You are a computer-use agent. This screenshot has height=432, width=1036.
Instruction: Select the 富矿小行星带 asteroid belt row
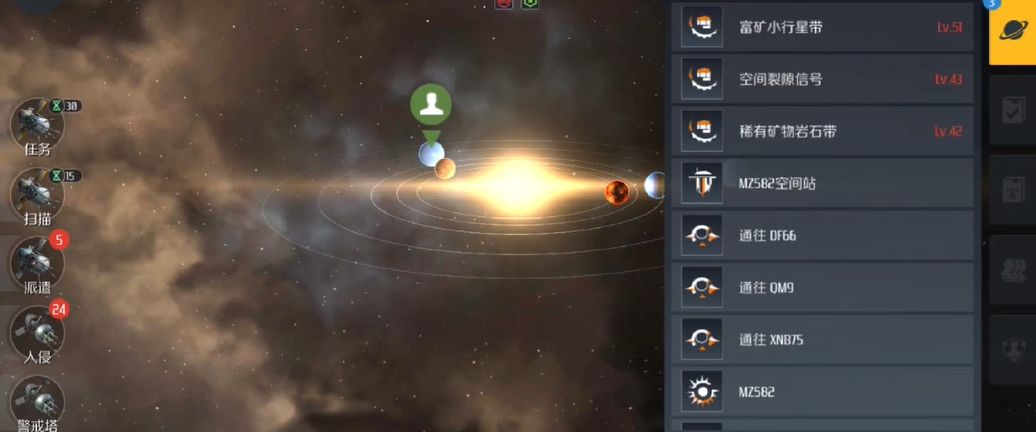825,27
